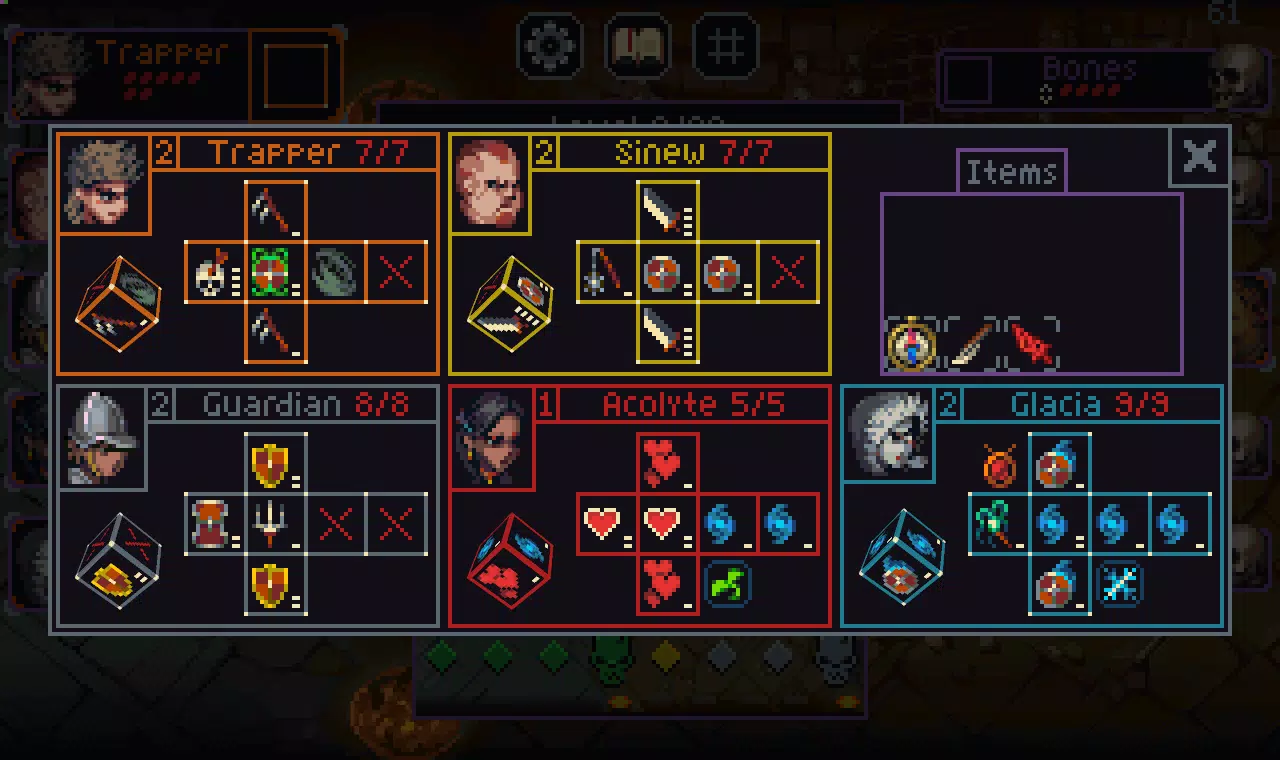Click the hashtag grid icon
1280x760 pixels.
(x=724, y=44)
